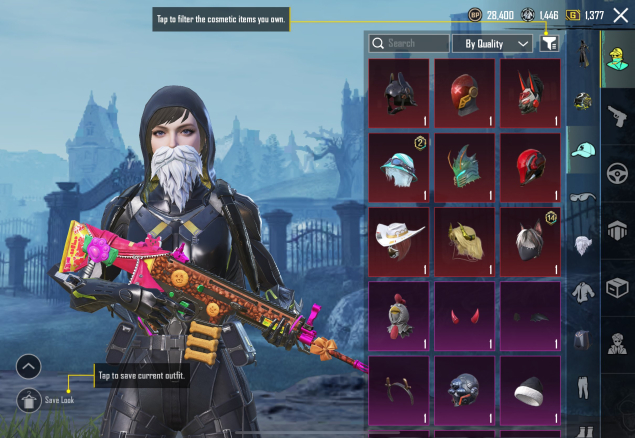Open the jacket clothing subcategory

583,292
